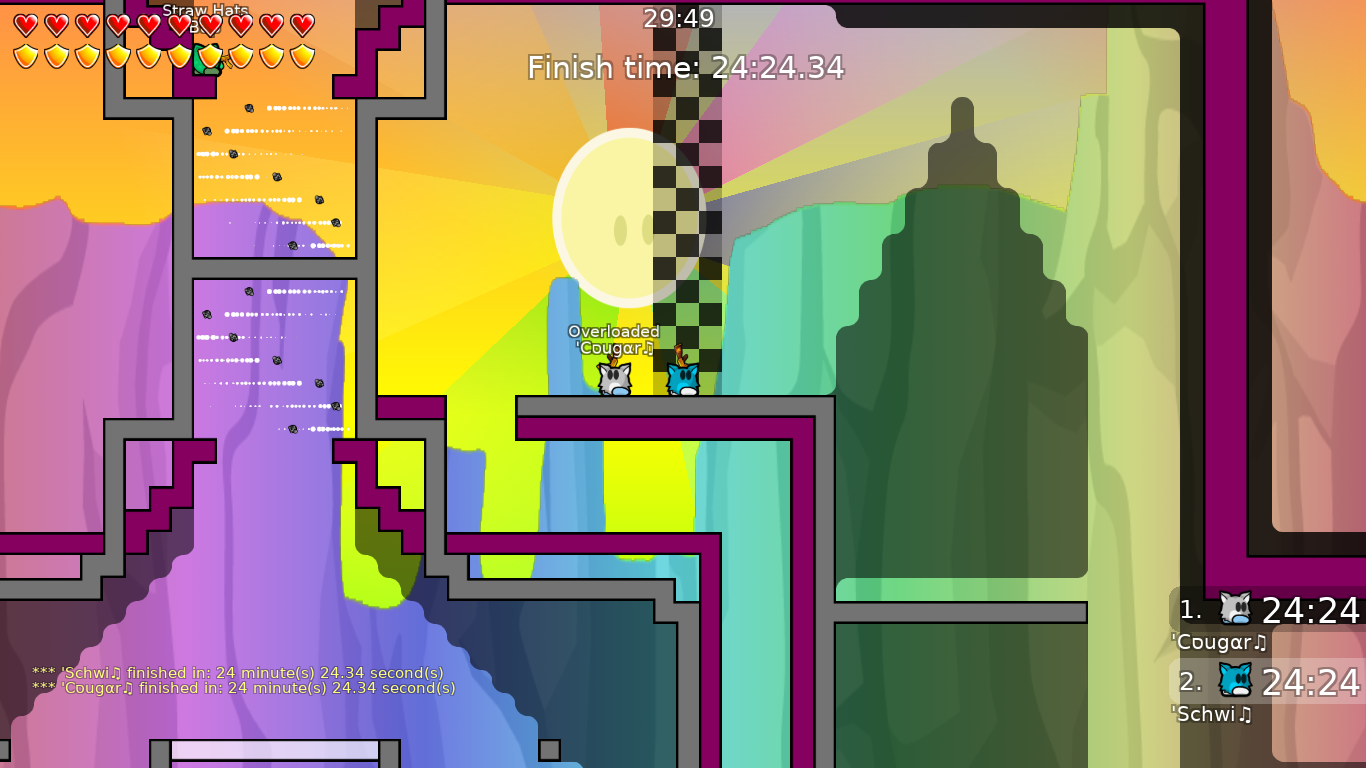Select the 'Finish time: 24:24.34' banner
The height and width of the screenshot is (768, 1366).
tap(683, 68)
